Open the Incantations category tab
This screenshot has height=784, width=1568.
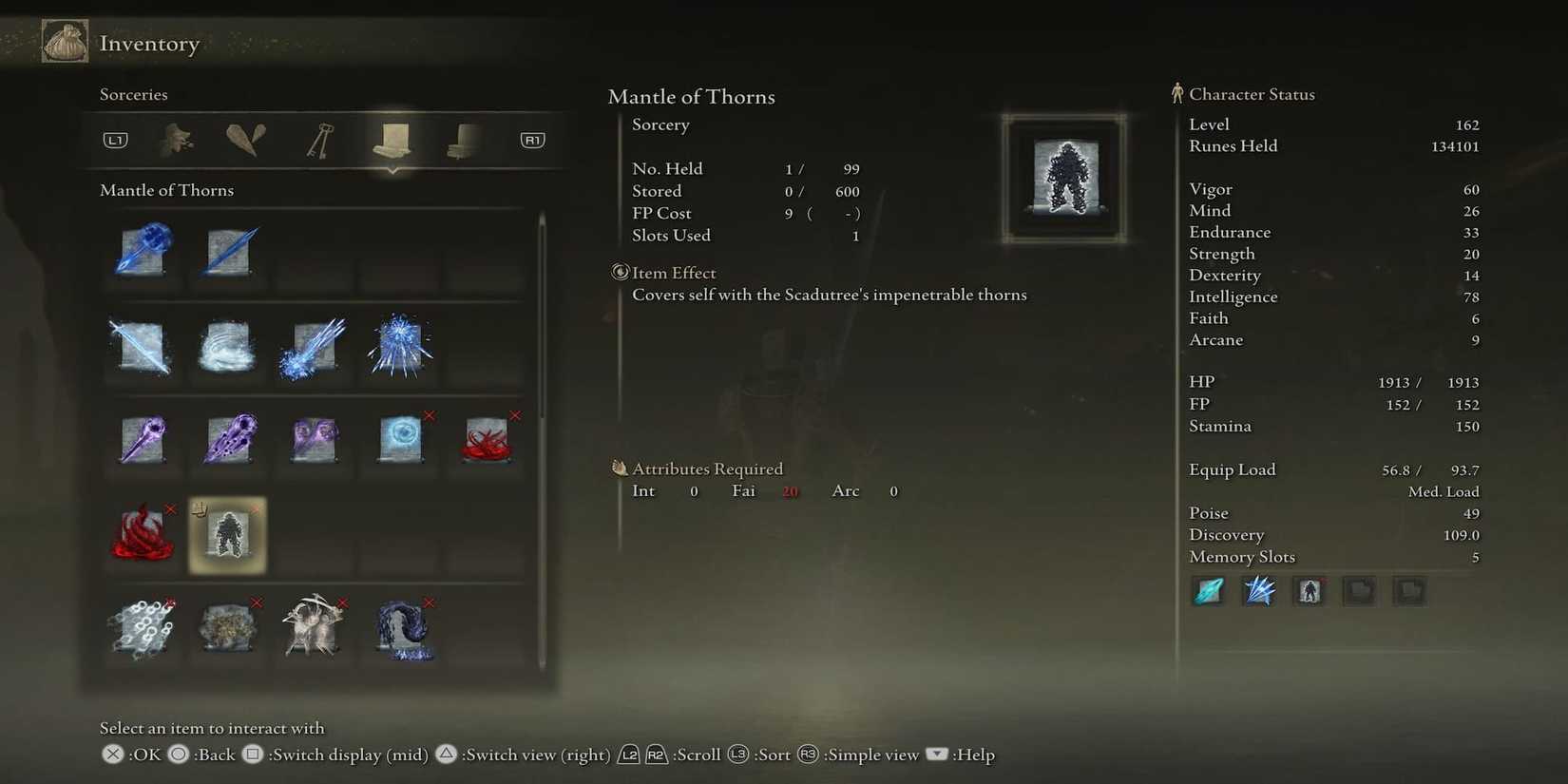462,139
